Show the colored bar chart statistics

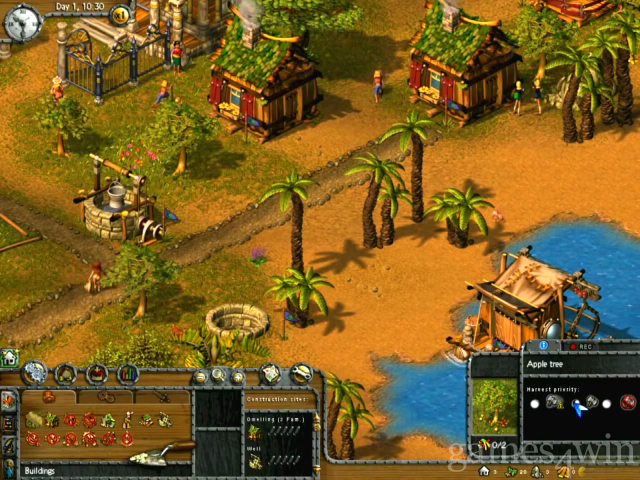(127, 374)
